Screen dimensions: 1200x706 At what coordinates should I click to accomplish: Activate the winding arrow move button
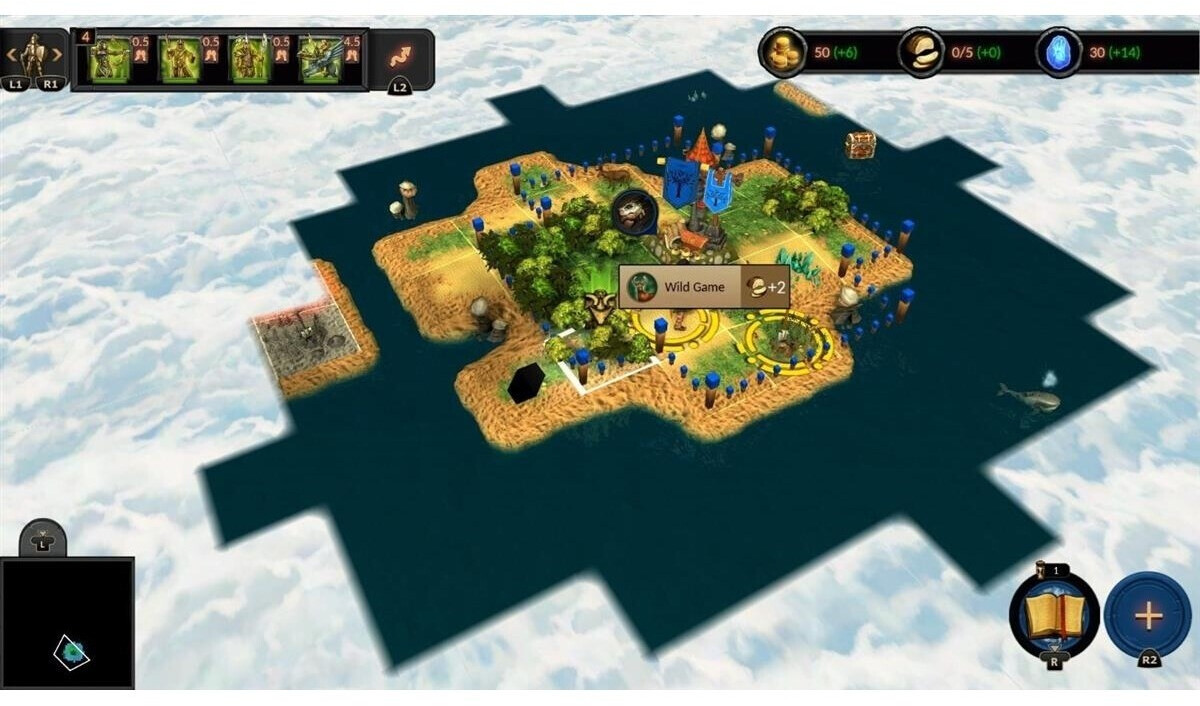[x=400, y=57]
